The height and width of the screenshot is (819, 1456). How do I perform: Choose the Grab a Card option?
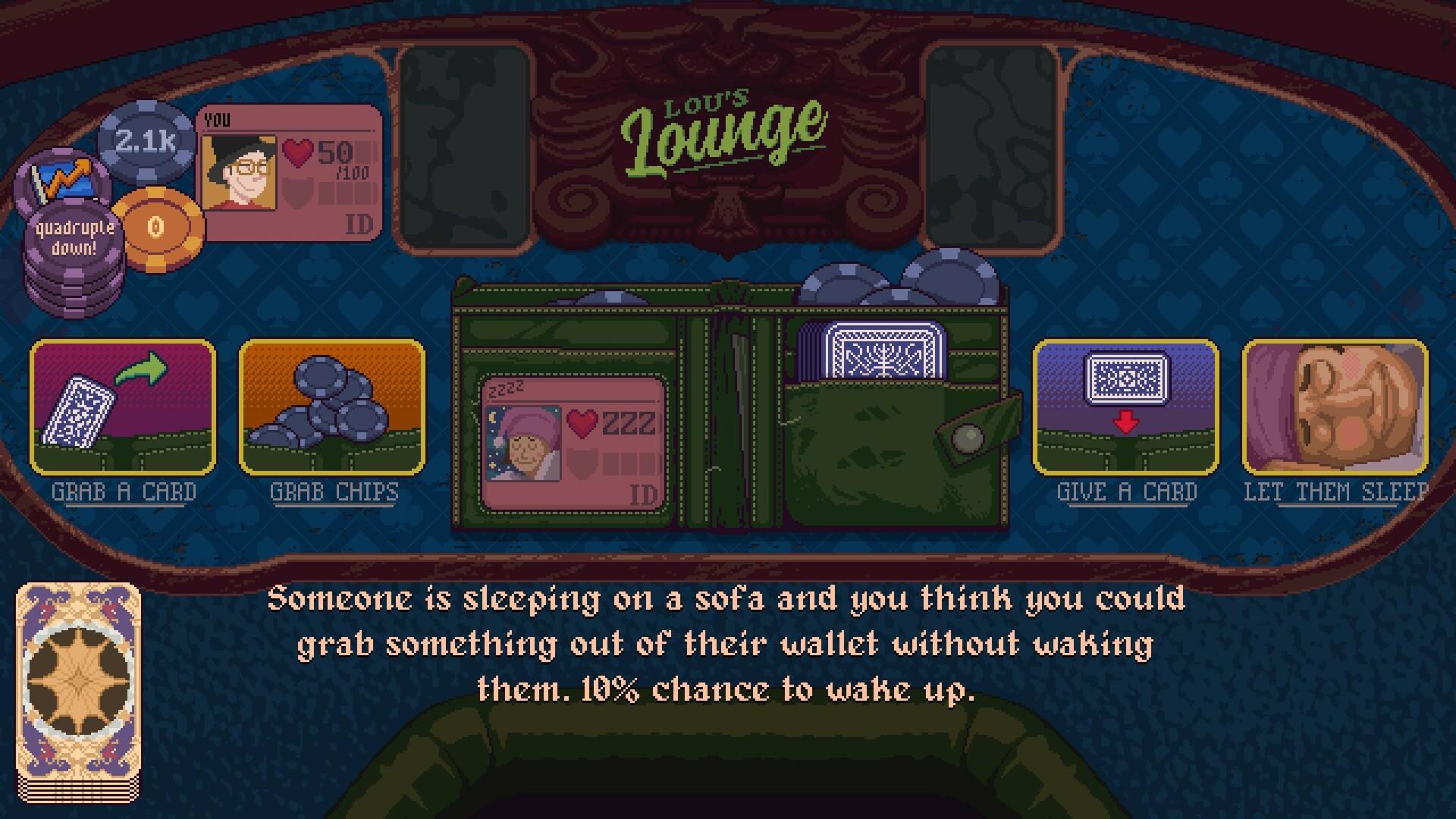(123, 407)
